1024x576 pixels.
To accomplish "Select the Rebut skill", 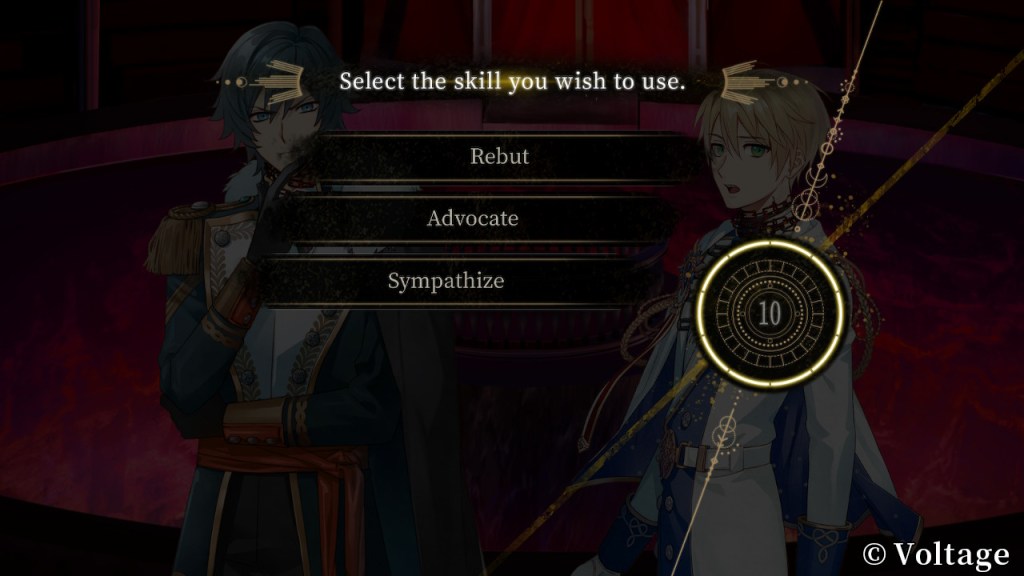I will pos(499,157).
